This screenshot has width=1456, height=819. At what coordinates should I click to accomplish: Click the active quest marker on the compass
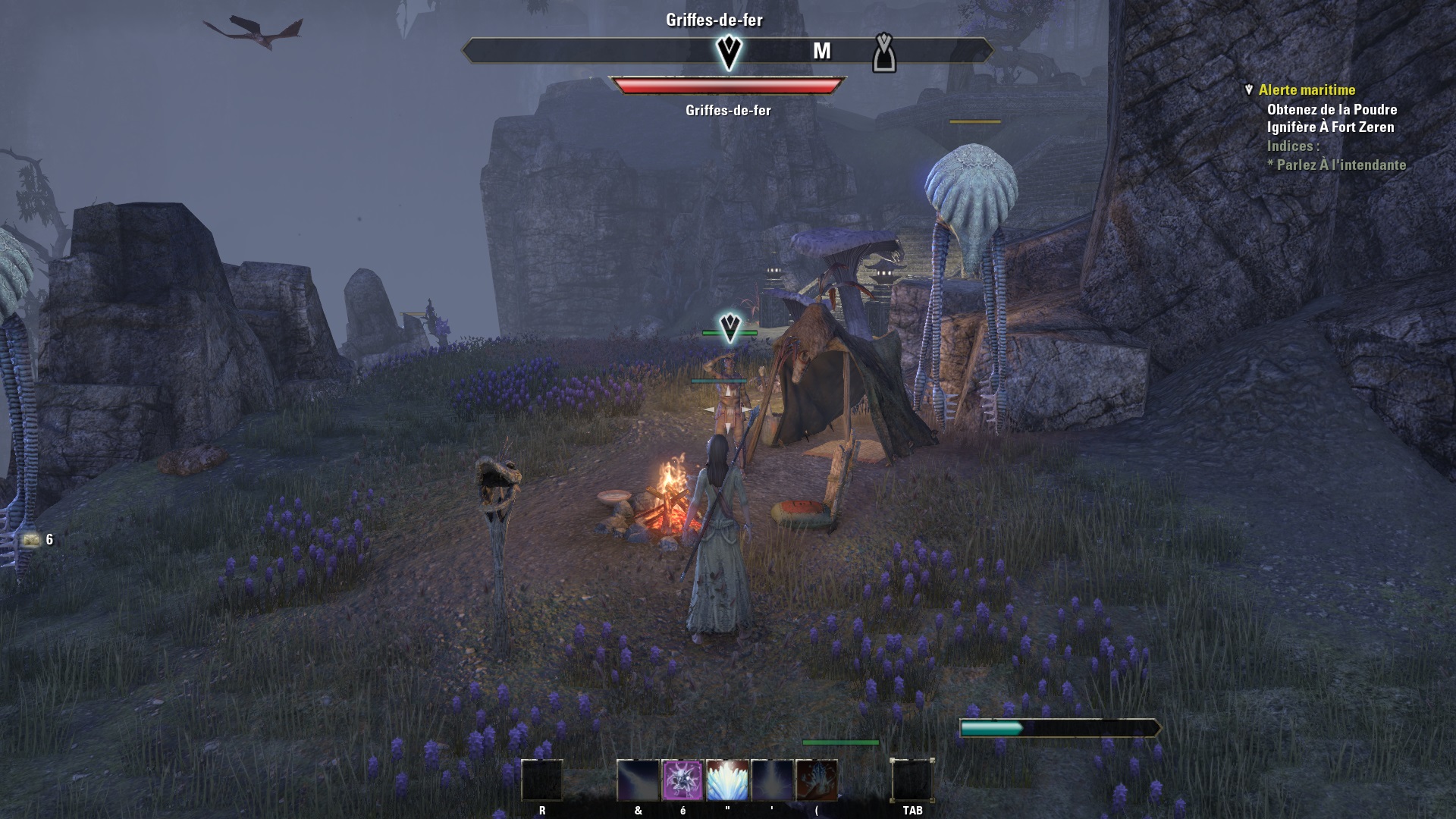tap(729, 52)
